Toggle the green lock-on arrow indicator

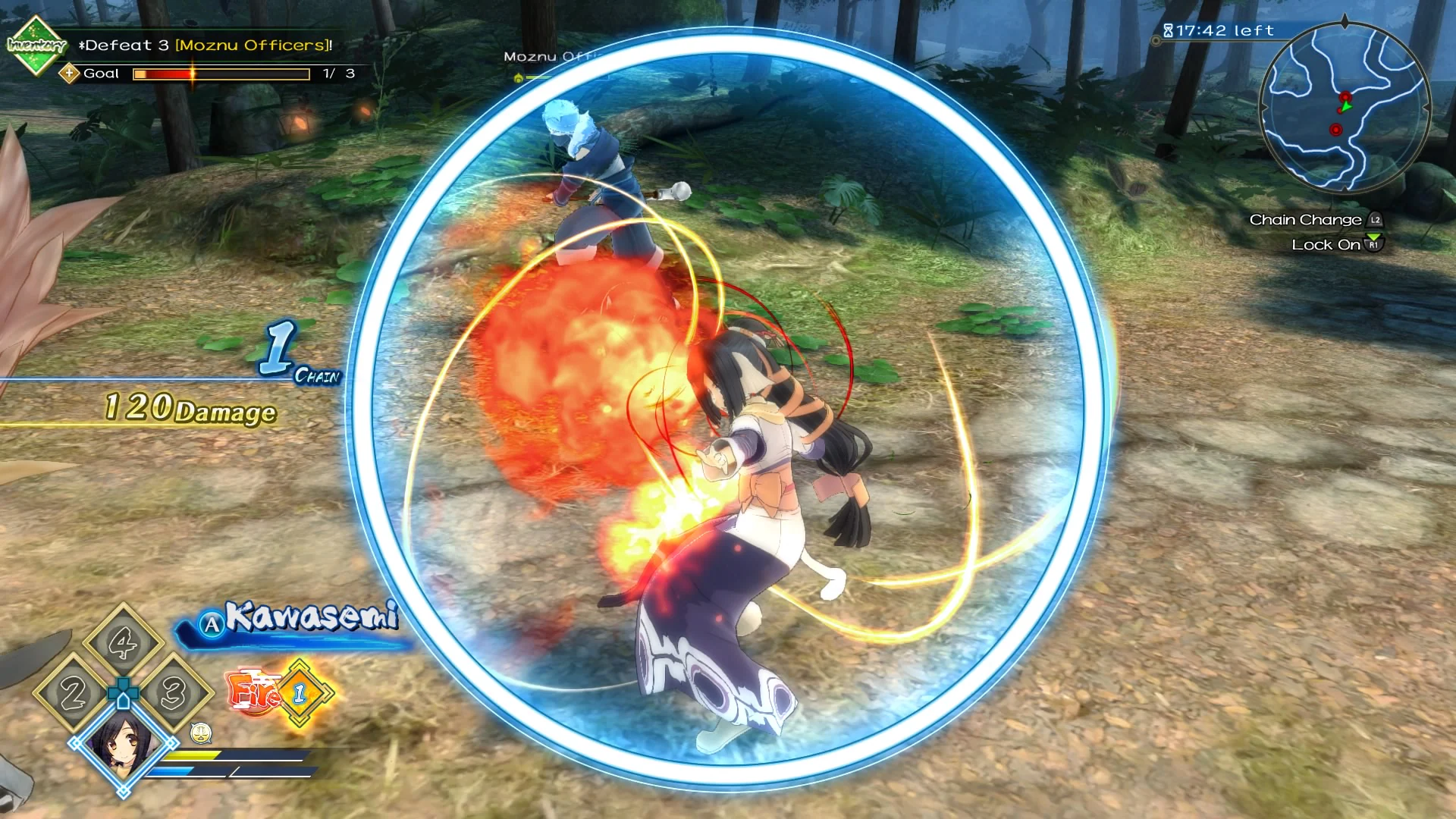[1347, 107]
